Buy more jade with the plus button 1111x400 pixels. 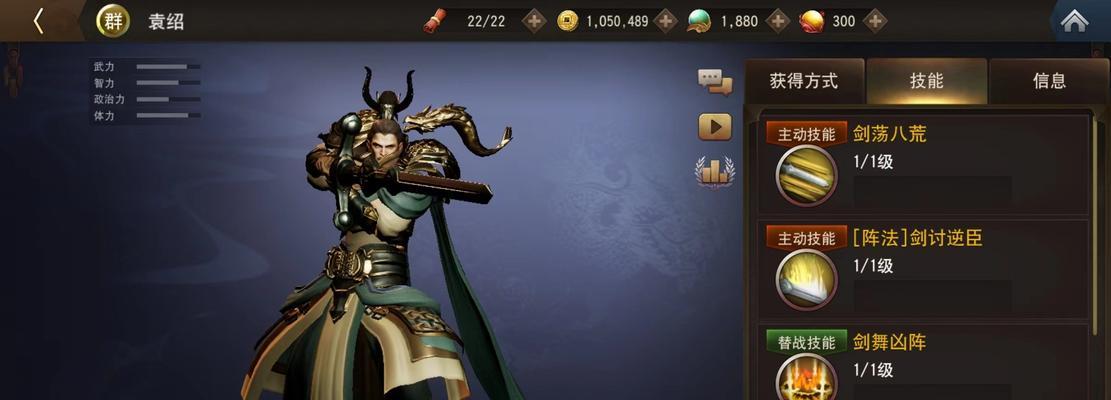coord(777,20)
